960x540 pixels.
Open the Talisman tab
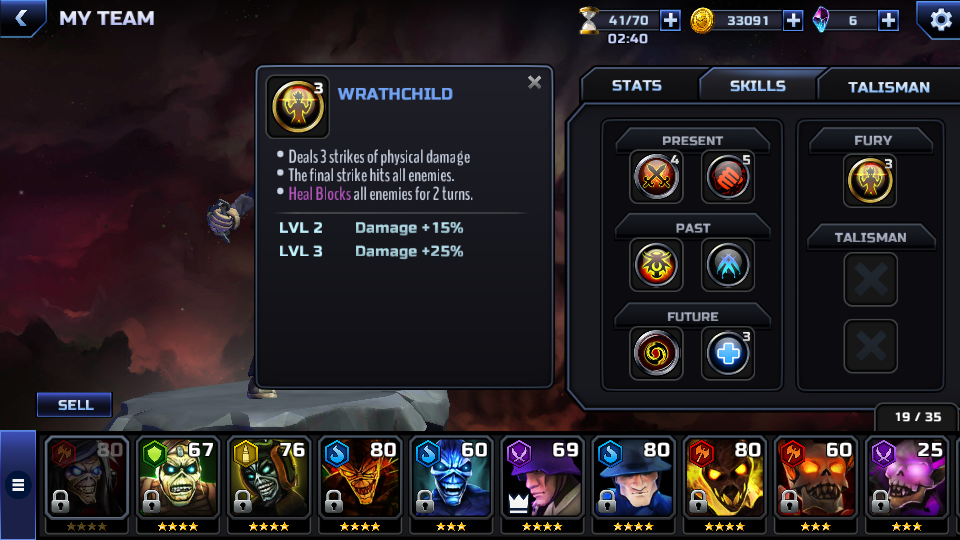pyautogui.click(x=888, y=87)
